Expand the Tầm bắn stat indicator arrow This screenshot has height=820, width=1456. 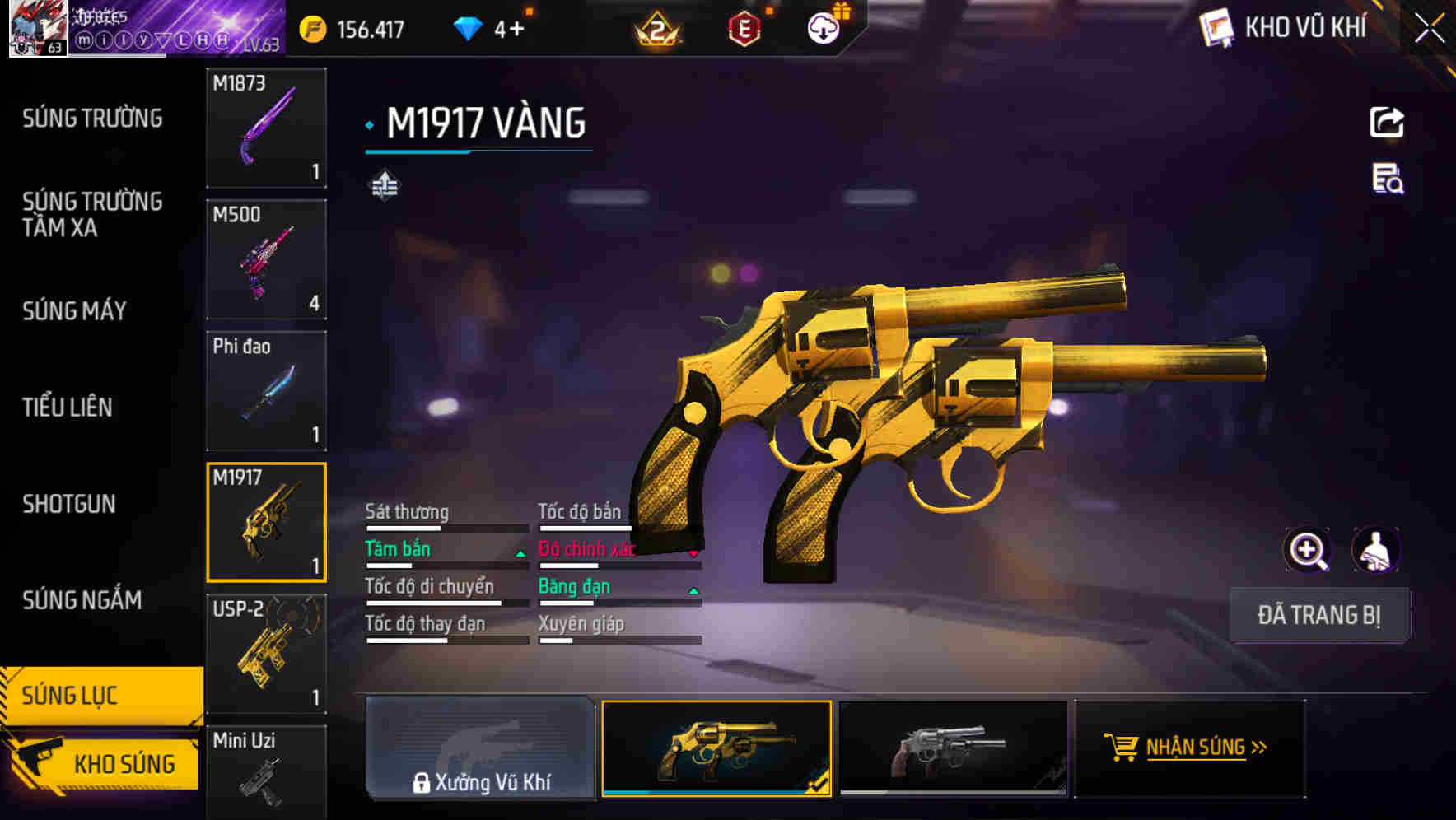pyautogui.click(x=520, y=554)
